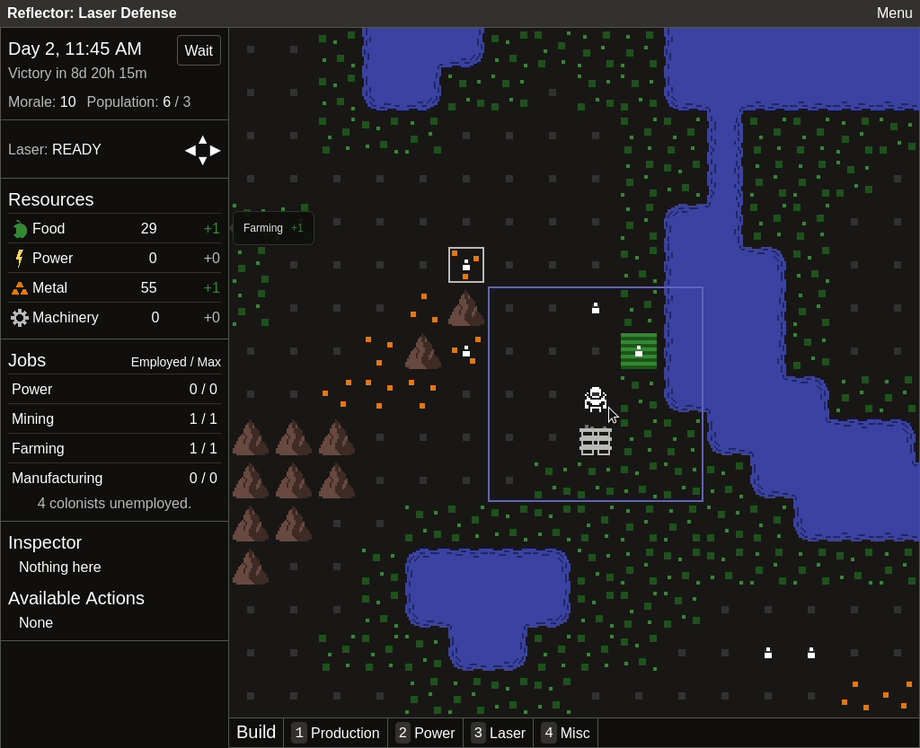
Task: Choose the Manufacturing job row
Action: coord(114,478)
